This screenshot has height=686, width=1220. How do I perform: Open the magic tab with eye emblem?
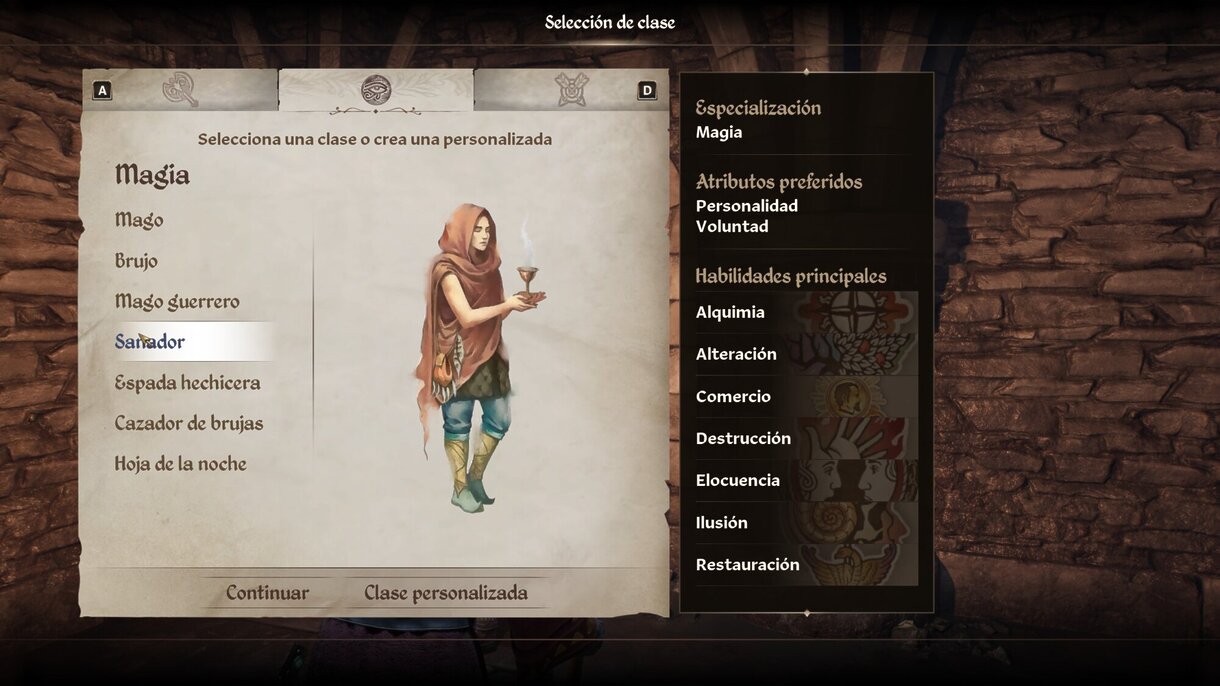click(x=376, y=90)
